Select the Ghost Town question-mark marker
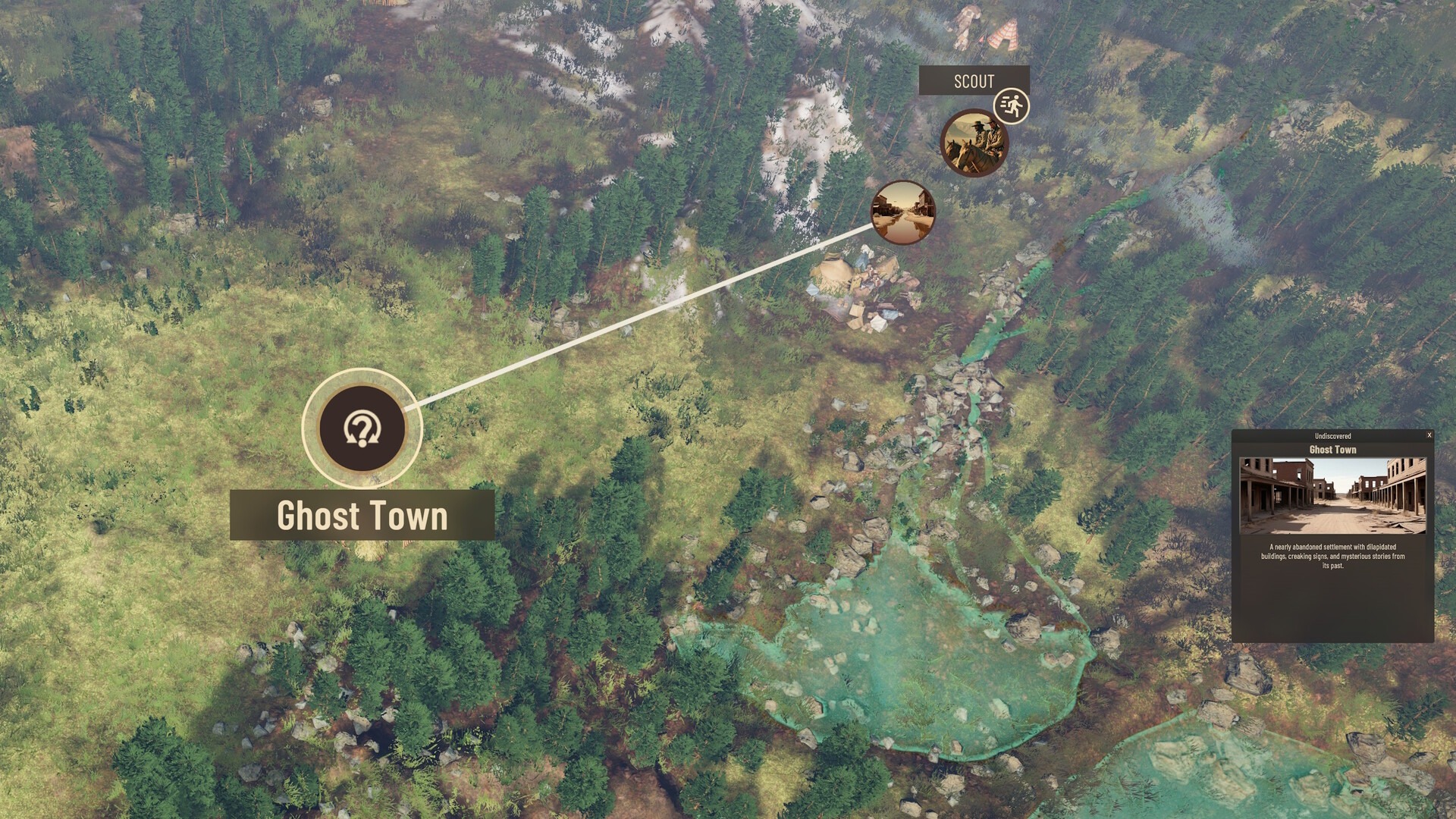The image size is (1456, 819). point(362,428)
